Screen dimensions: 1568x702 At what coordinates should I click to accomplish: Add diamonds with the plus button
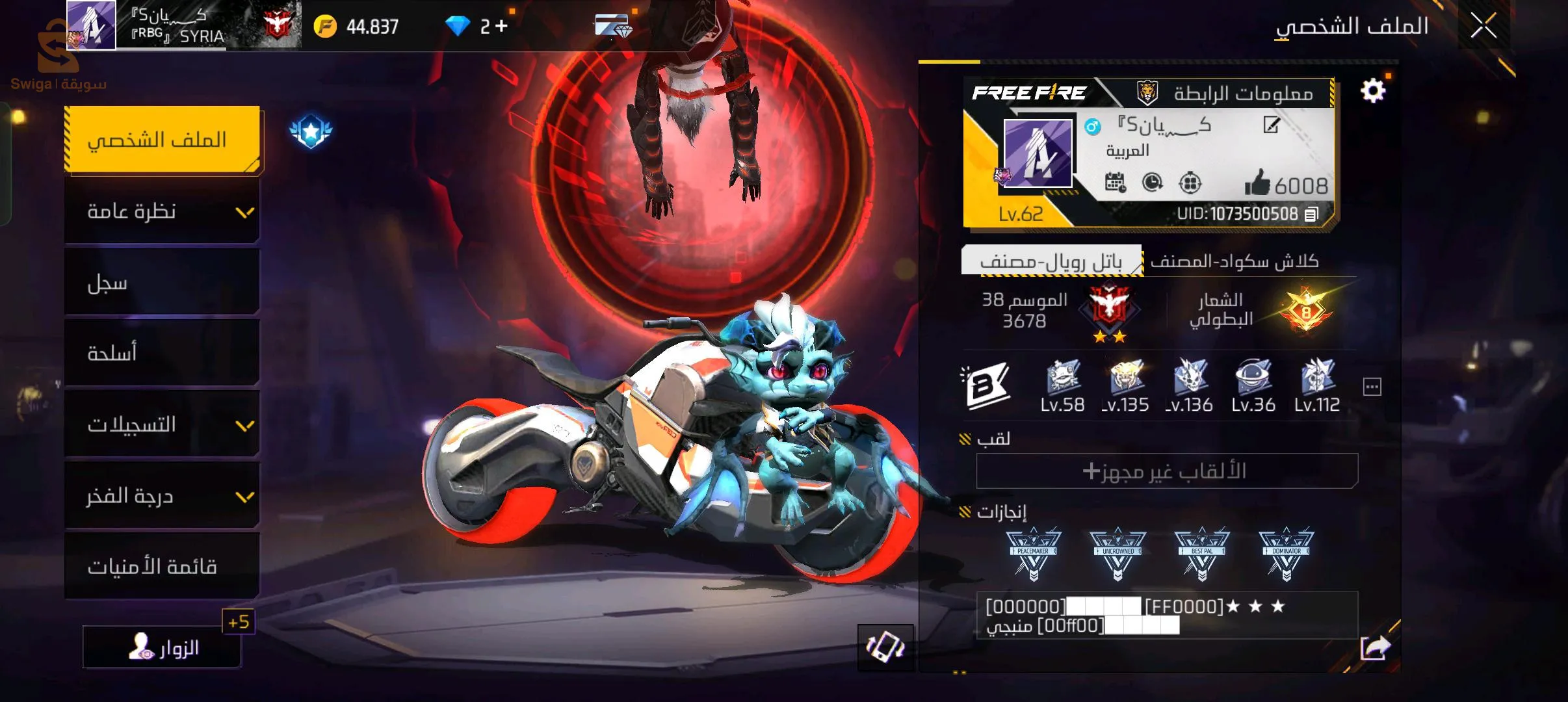(501, 27)
